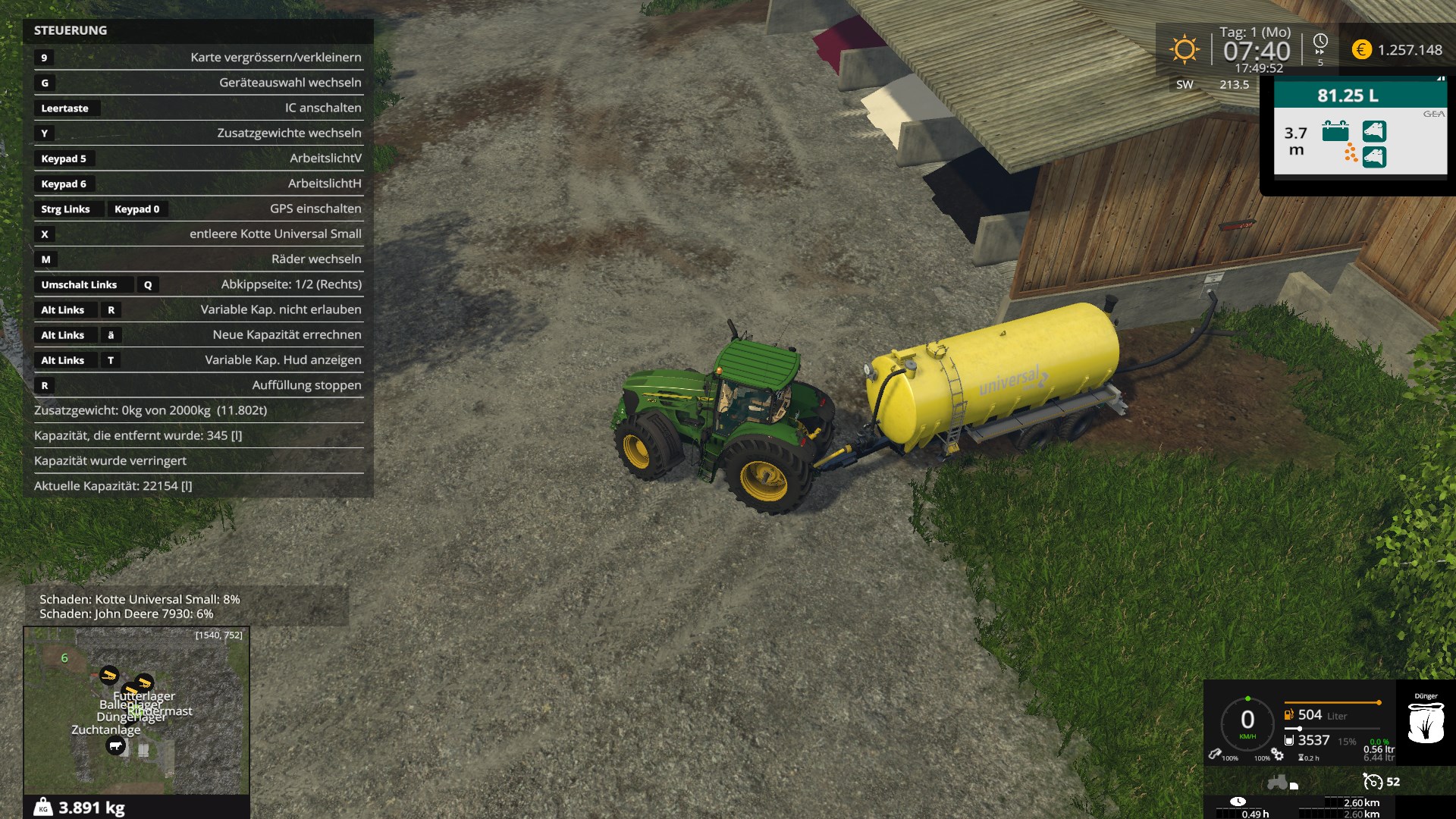Click the KG weight icon

tap(43, 808)
